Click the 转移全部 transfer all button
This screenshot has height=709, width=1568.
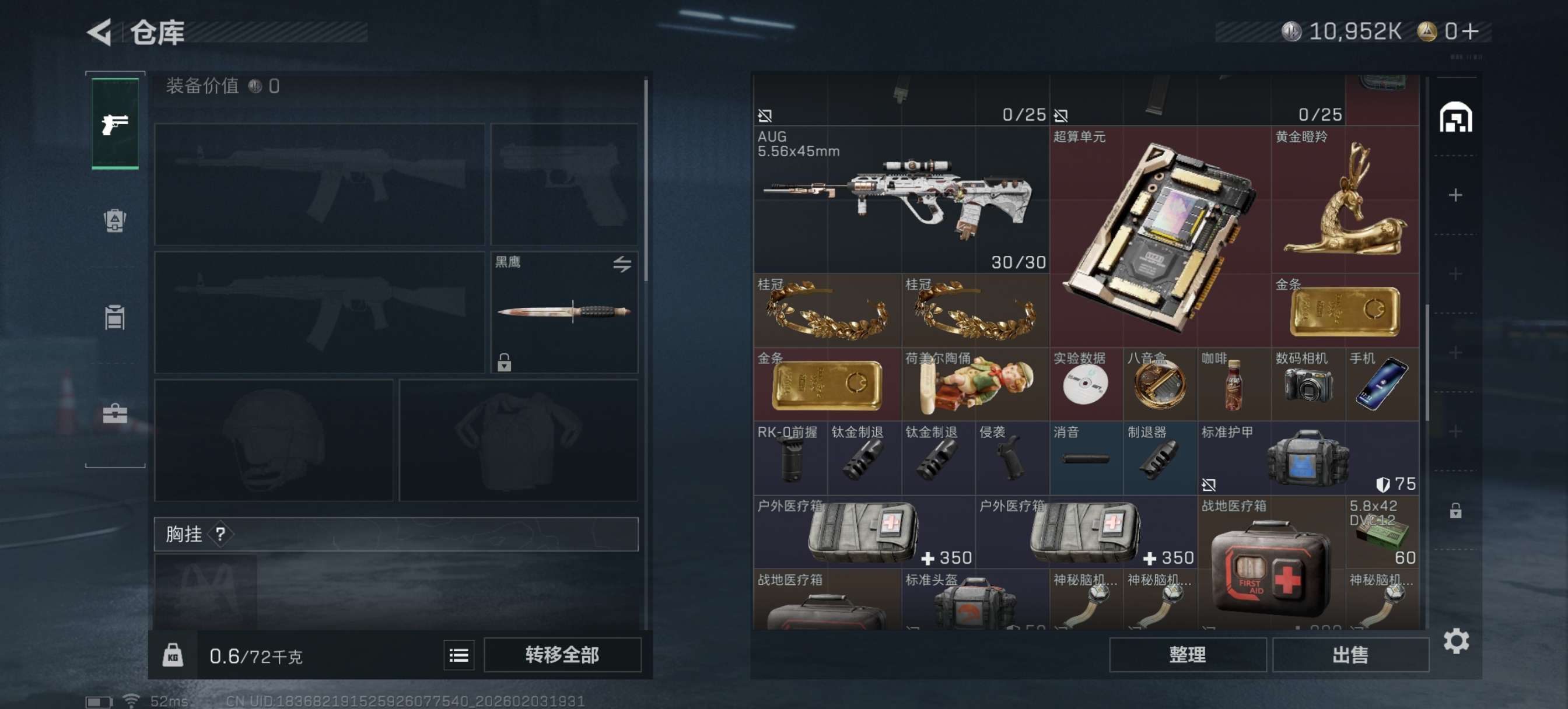click(x=562, y=655)
